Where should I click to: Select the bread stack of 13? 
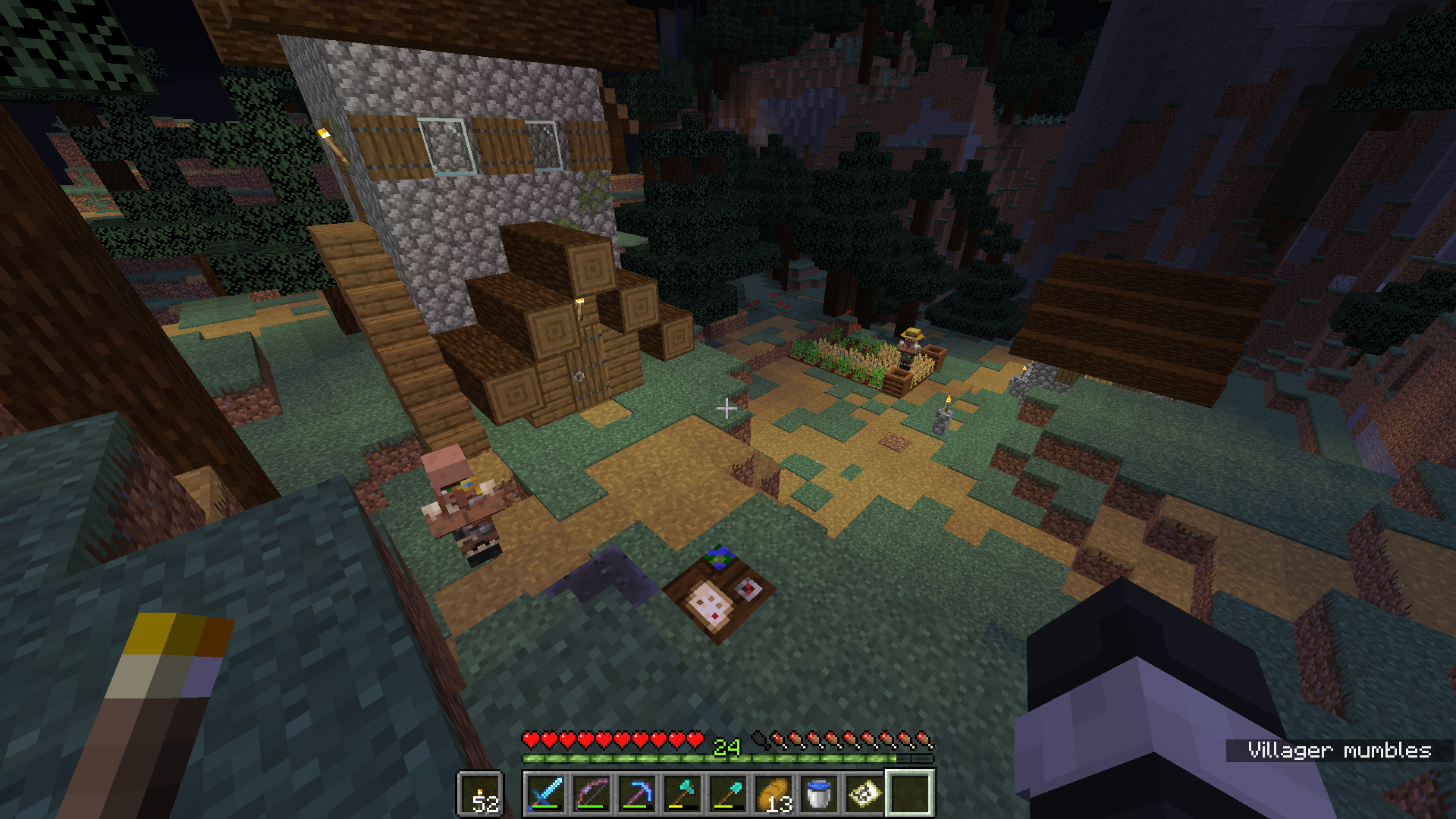tap(773, 794)
